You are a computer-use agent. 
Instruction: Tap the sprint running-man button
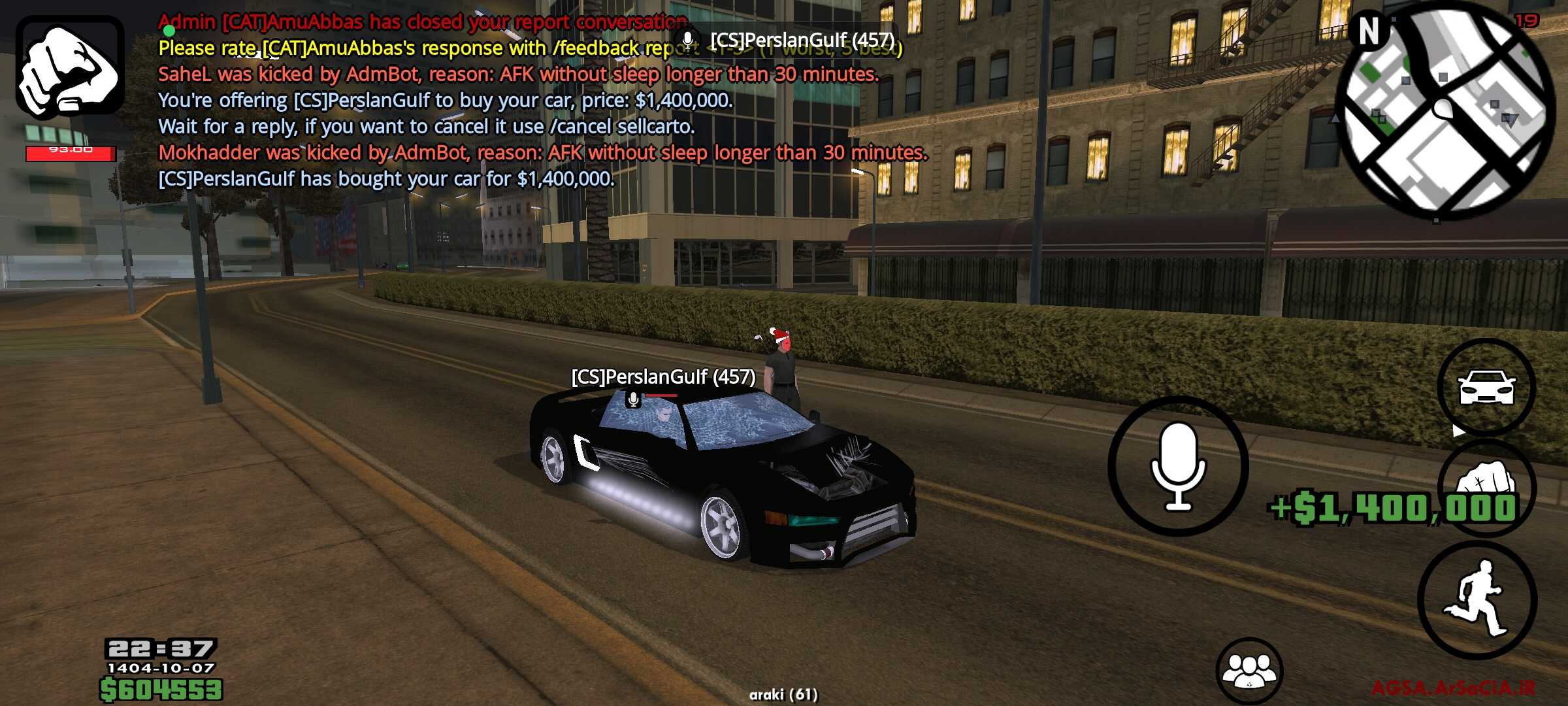click(x=1478, y=599)
